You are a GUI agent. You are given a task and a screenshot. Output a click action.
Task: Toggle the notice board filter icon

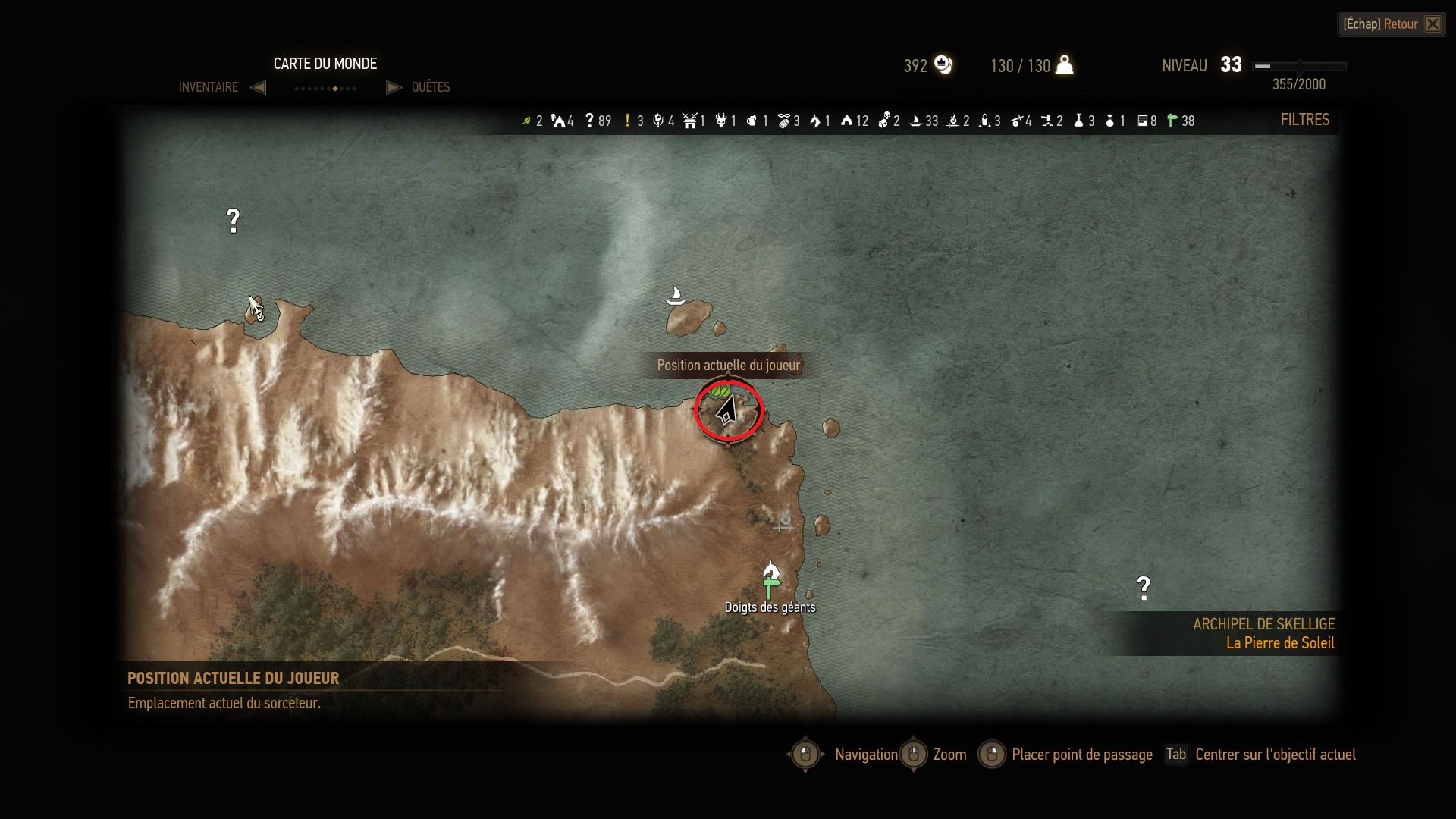click(x=1142, y=121)
